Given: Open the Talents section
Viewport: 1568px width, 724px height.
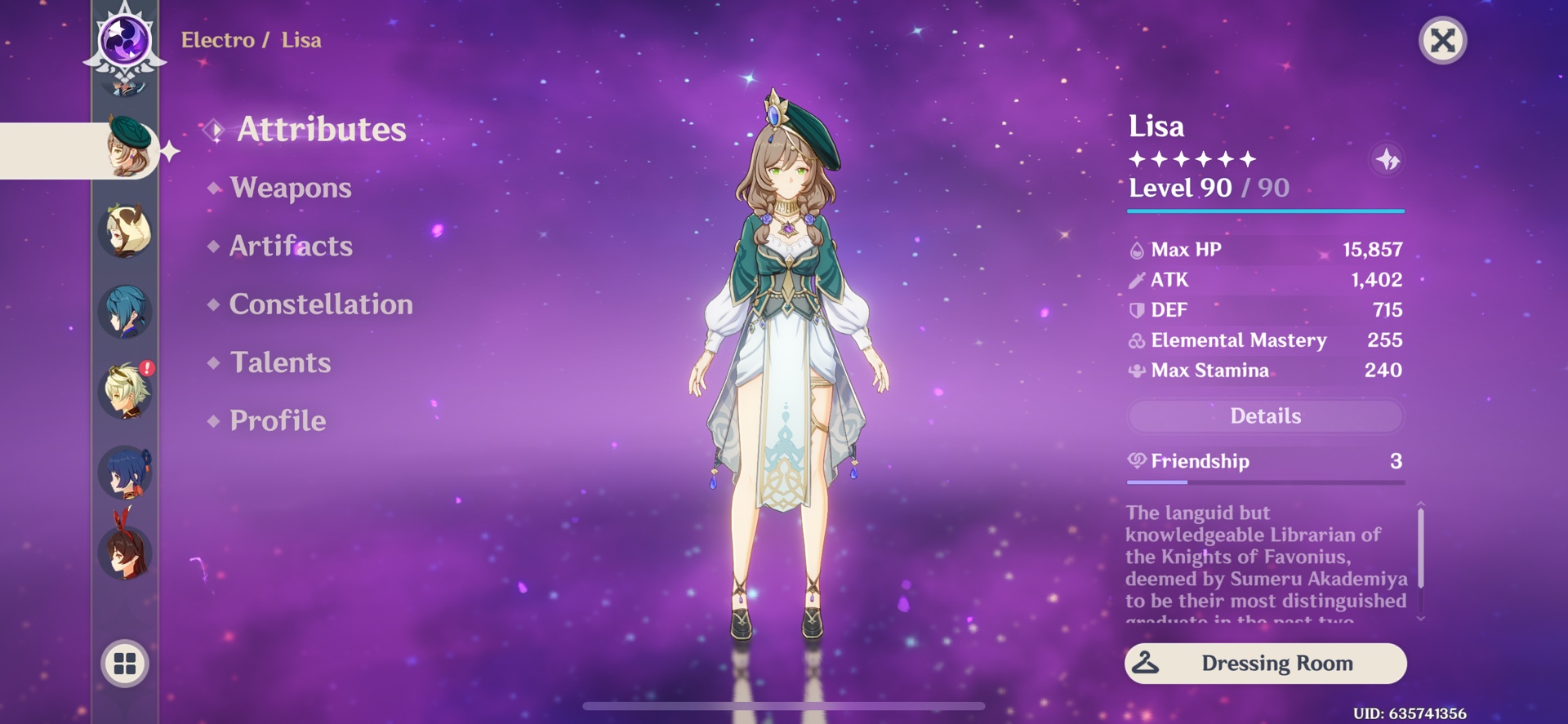Looking at the screenshot, I should point(280,362).
